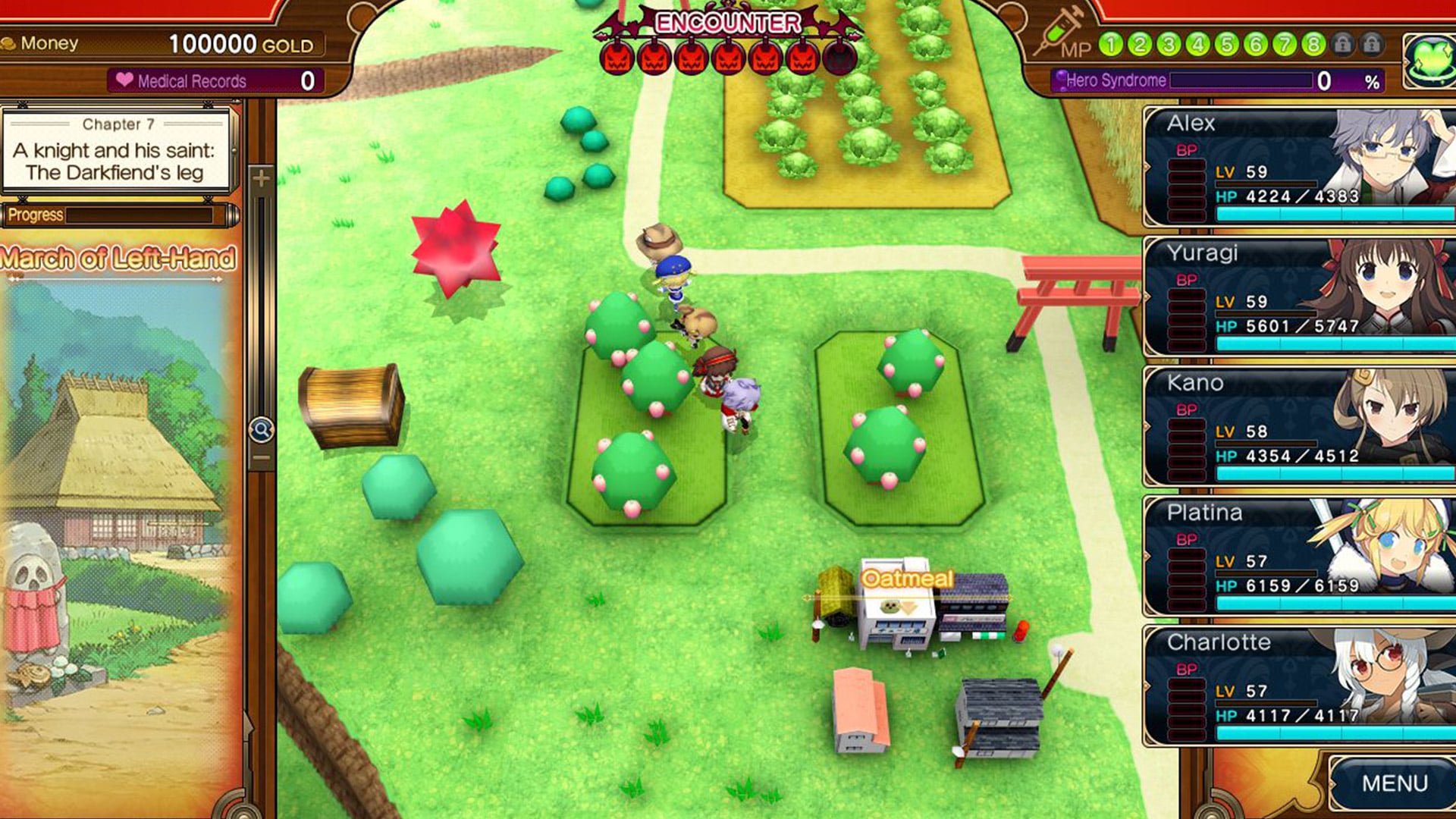
Task: Choose Charlotte's party panel
Action: coord(1298,686)
